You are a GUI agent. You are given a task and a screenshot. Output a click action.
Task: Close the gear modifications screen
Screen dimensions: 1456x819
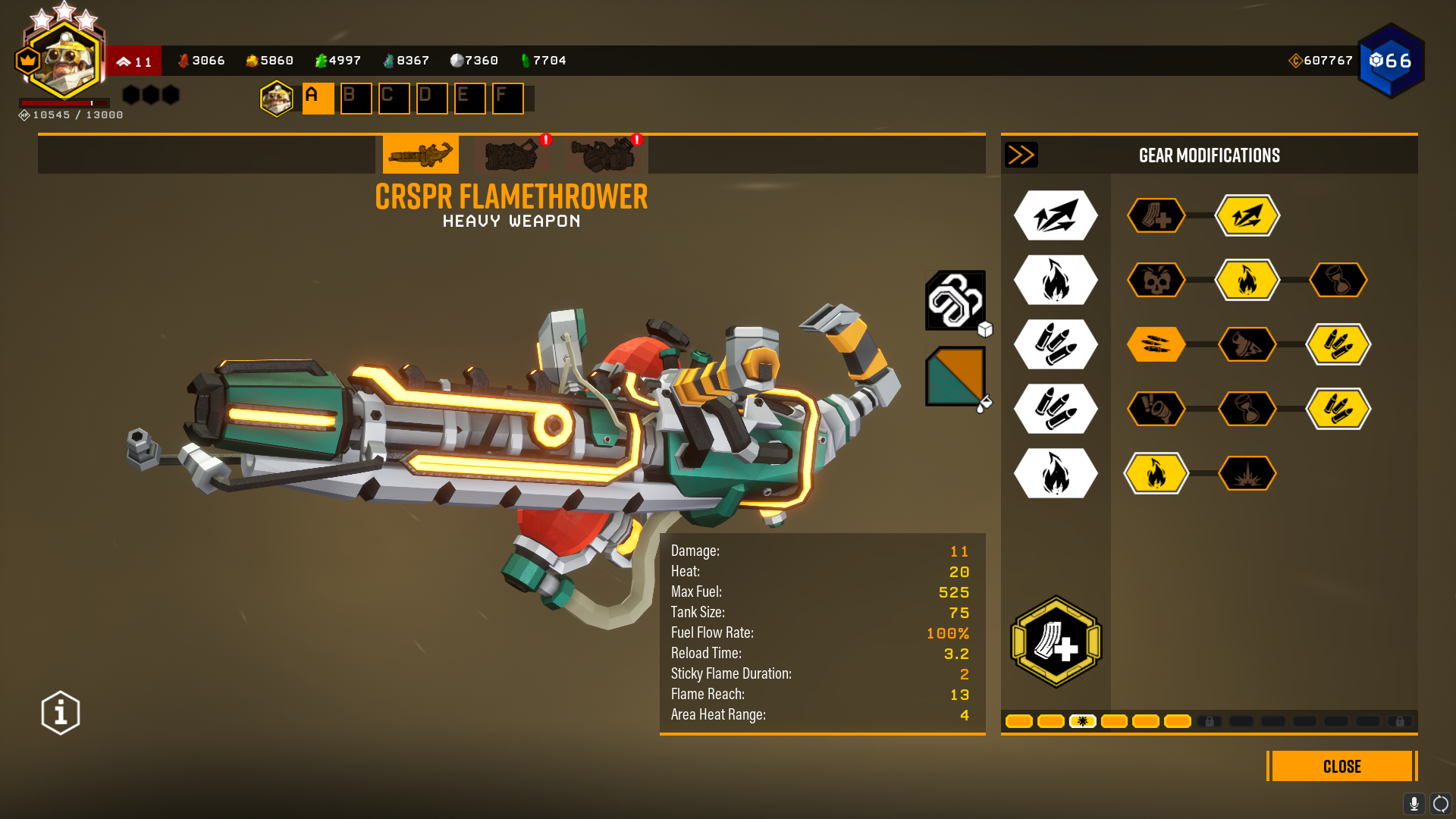1341,766
